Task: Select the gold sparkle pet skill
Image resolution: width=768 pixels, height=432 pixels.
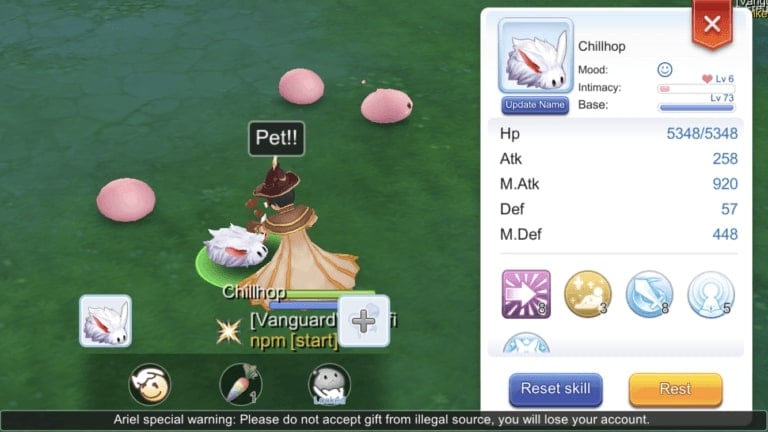Action: pyautogui.click(x=588, y=294)
